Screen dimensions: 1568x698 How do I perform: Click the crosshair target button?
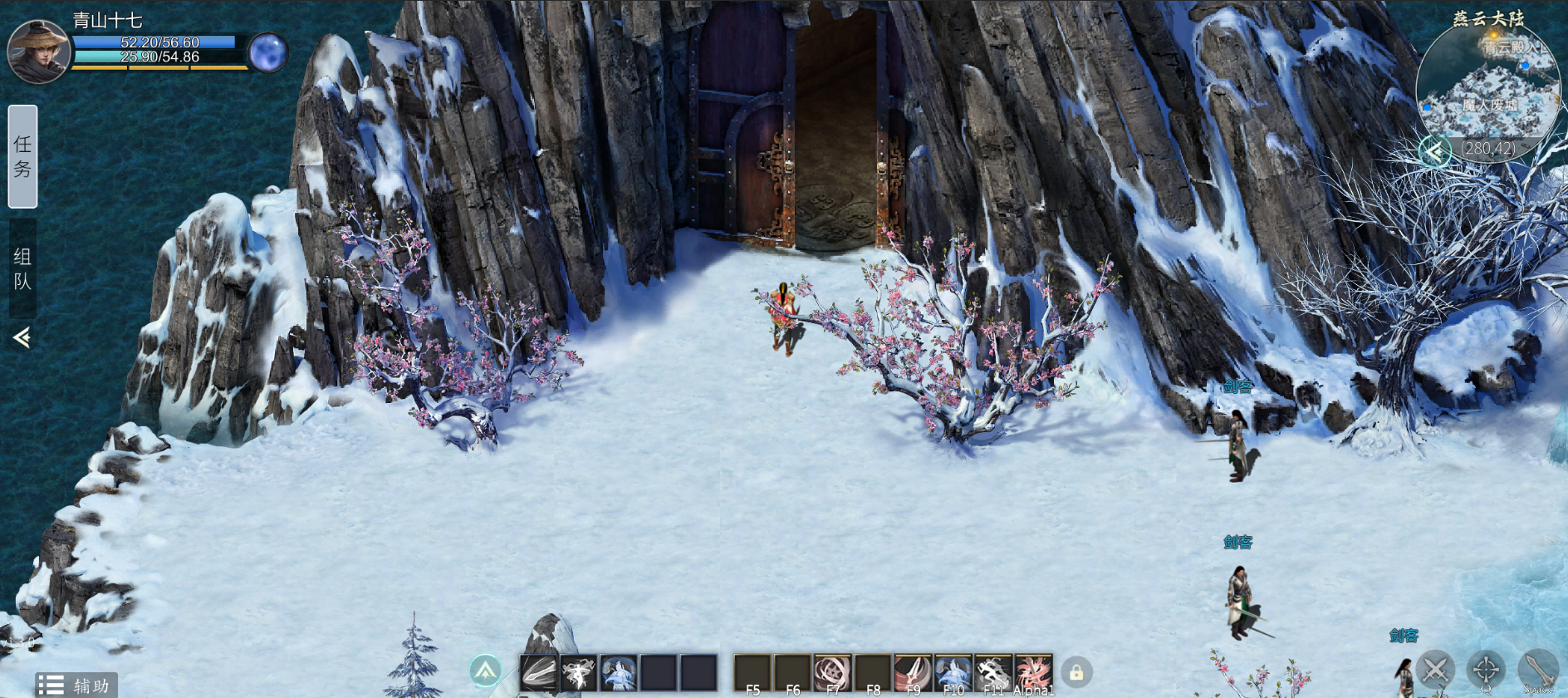coord(1486,670)
